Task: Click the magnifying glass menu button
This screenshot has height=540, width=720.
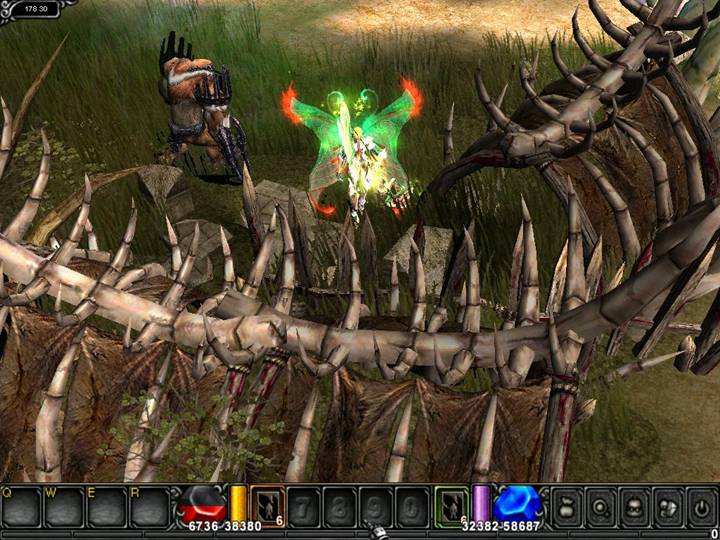Action: click(601, 506)
